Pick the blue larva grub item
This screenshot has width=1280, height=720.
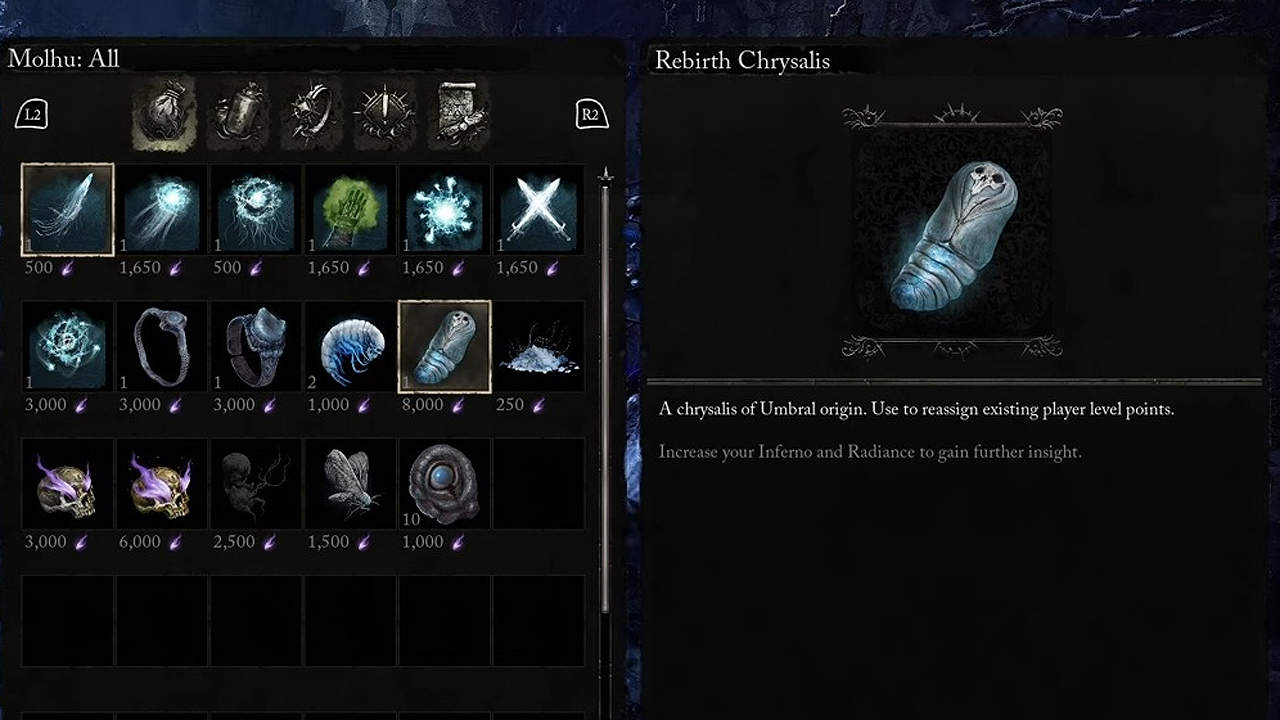[351, 347]
